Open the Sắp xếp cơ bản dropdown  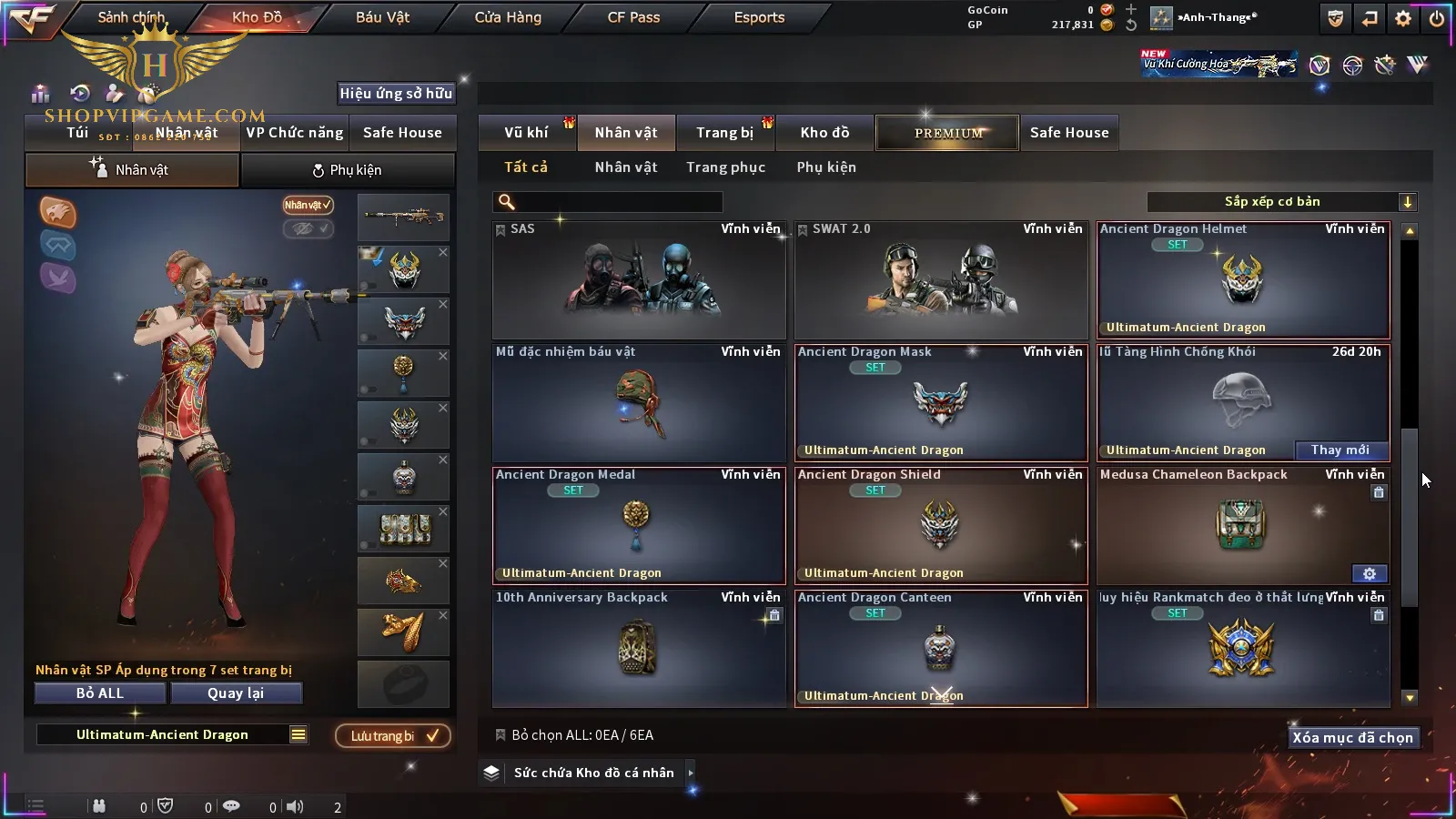[1281, 202]
